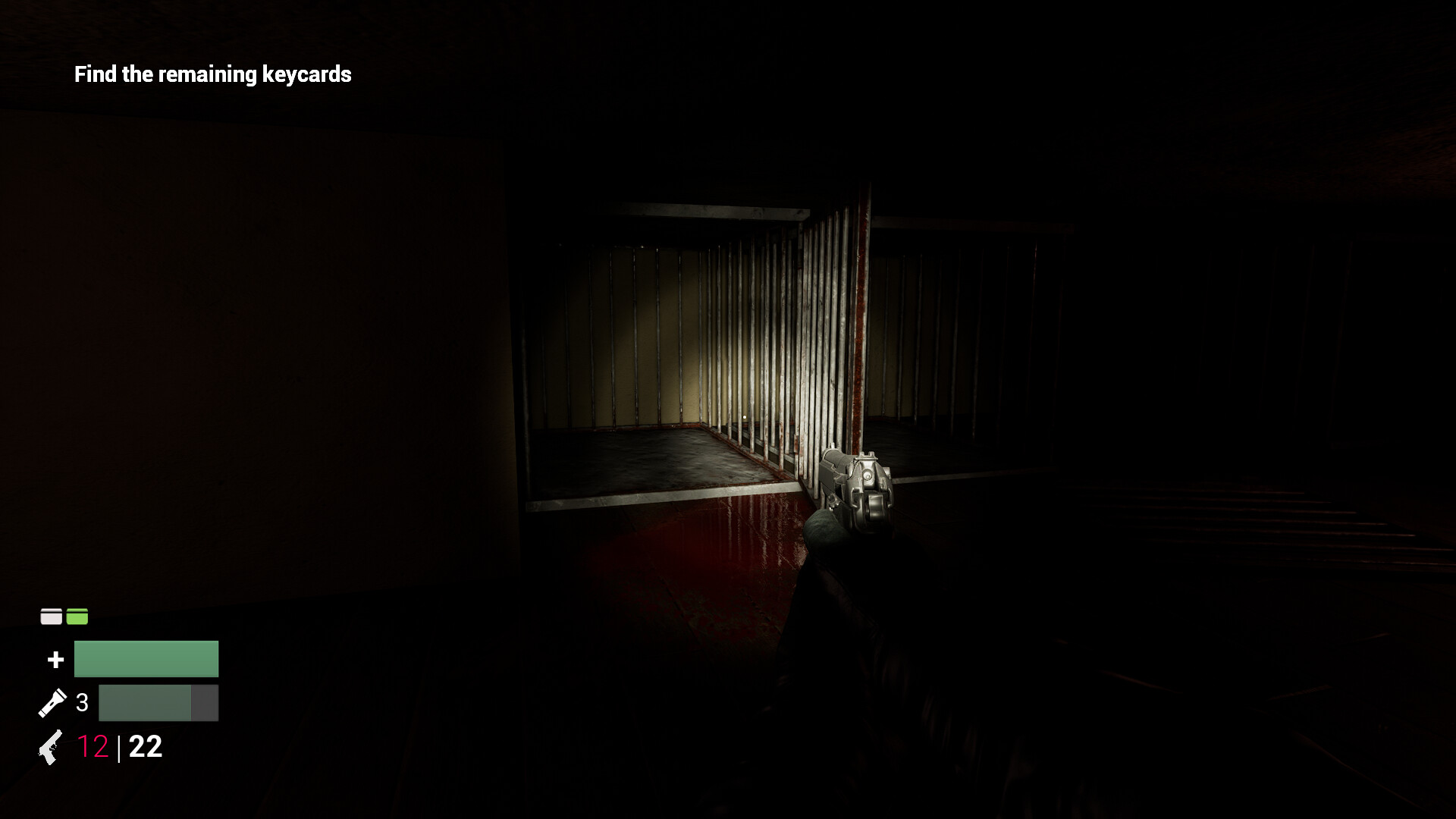Click the health cross icon
Image resolution: width=1456 pixels, height=819 pixels.
55,659
